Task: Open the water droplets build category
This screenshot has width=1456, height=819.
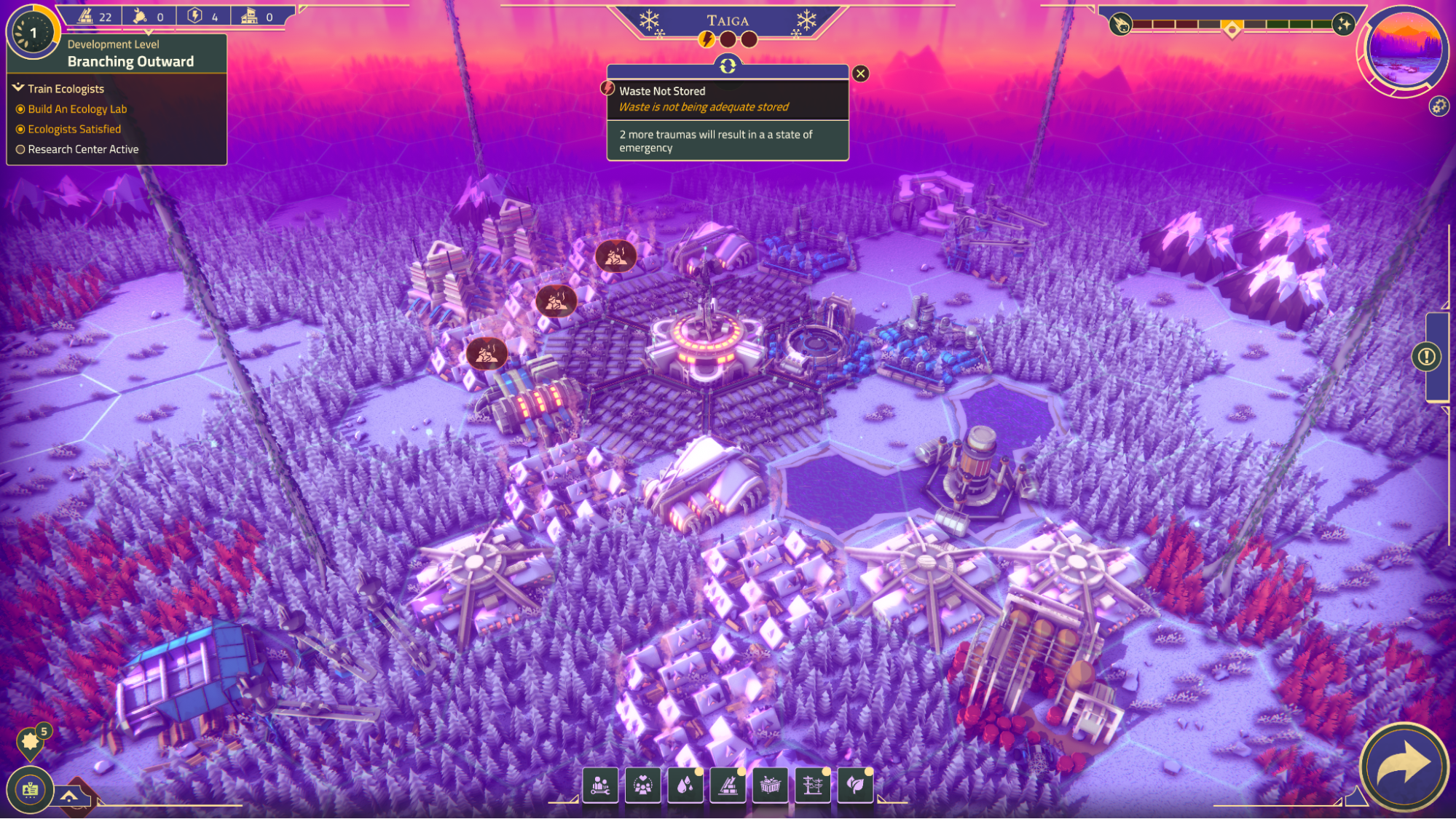Action: click(x=685, y=786)
